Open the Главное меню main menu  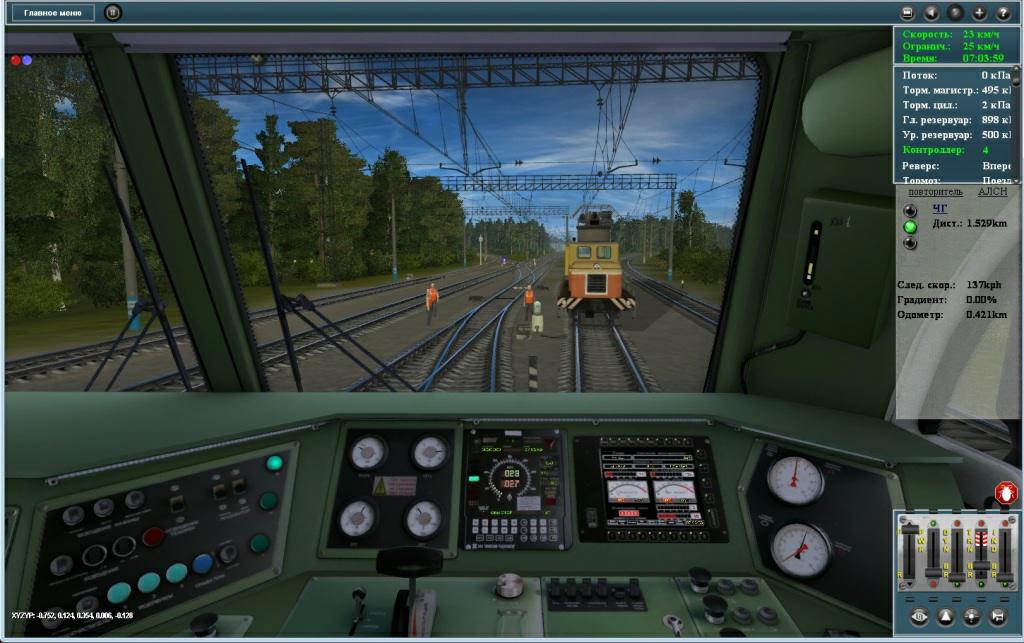coord(54,13)
